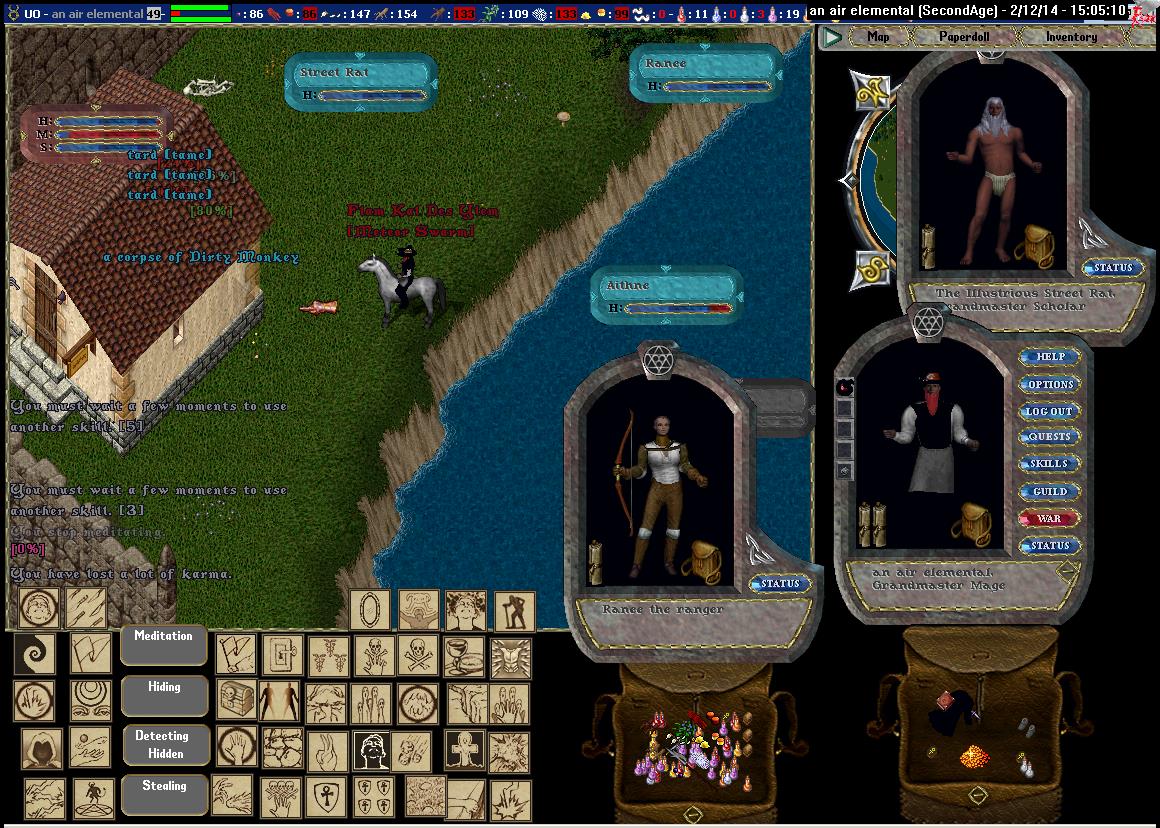Viewport: 1160px width, 828px height.
Task: Open Status on Rance the ranger's paperdoll
Action: click(x=779, y=584)
